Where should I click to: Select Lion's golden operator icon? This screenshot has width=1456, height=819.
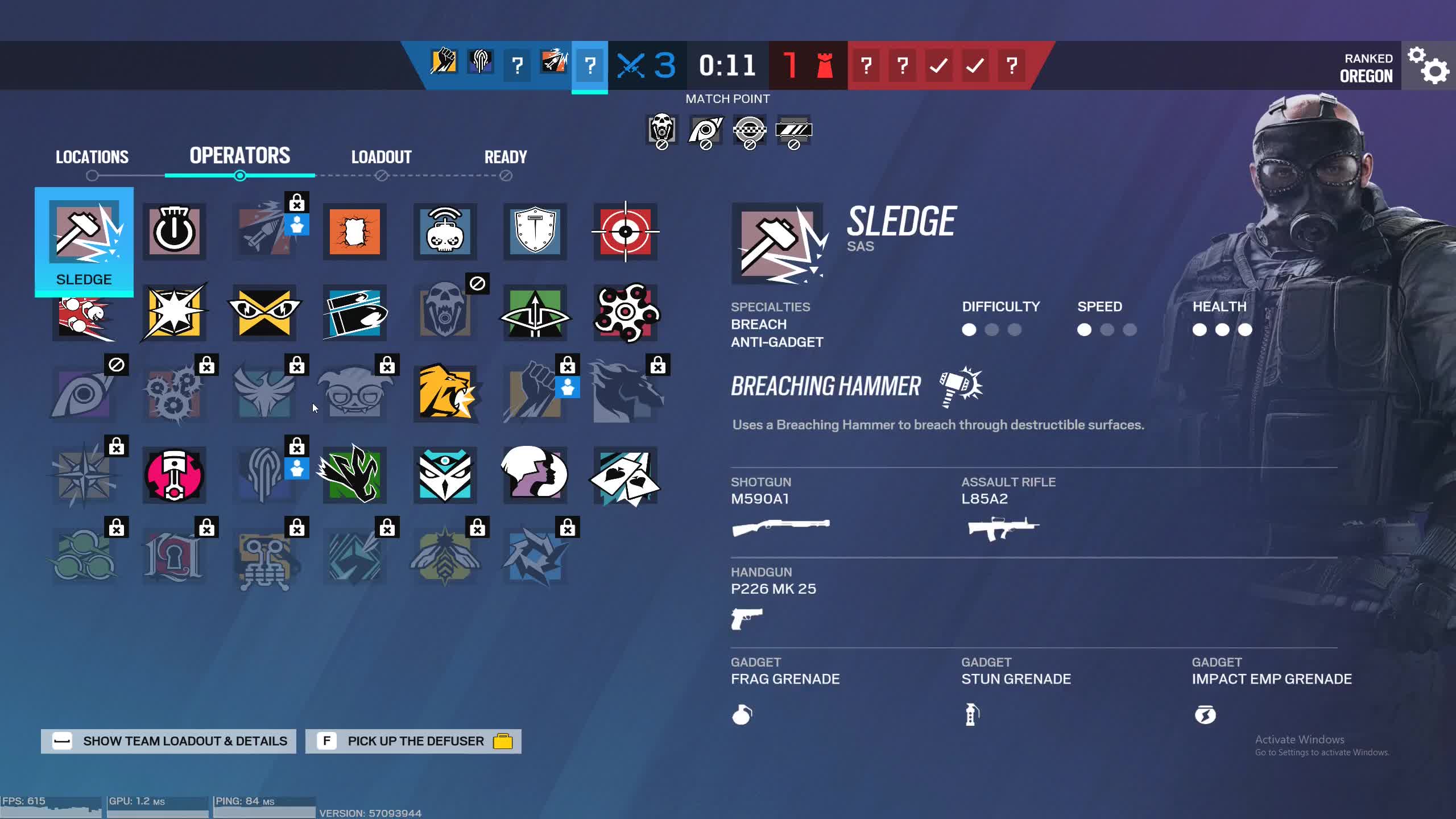444,392
